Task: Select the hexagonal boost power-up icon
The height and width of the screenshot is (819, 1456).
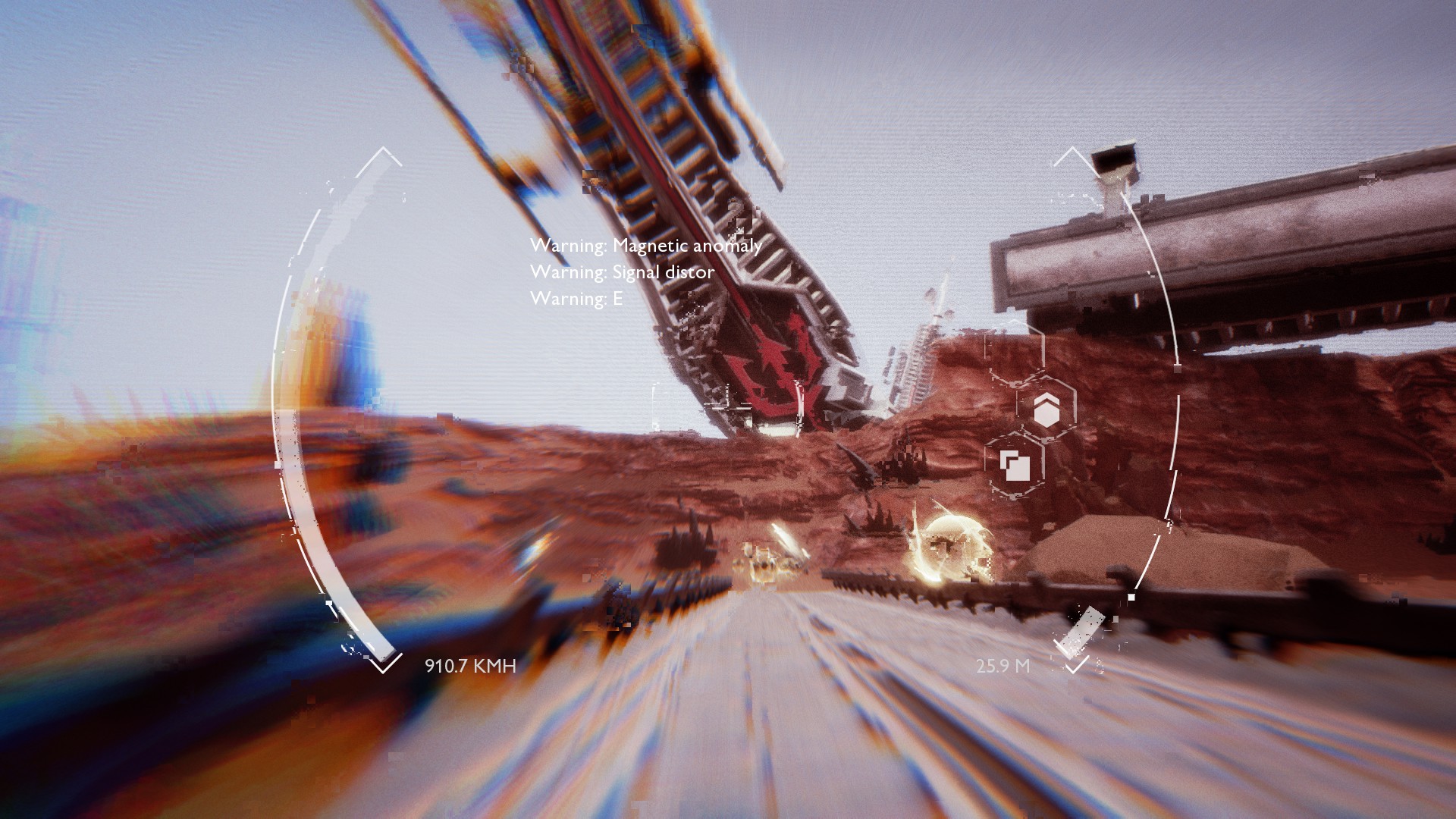Action: 1047,410
